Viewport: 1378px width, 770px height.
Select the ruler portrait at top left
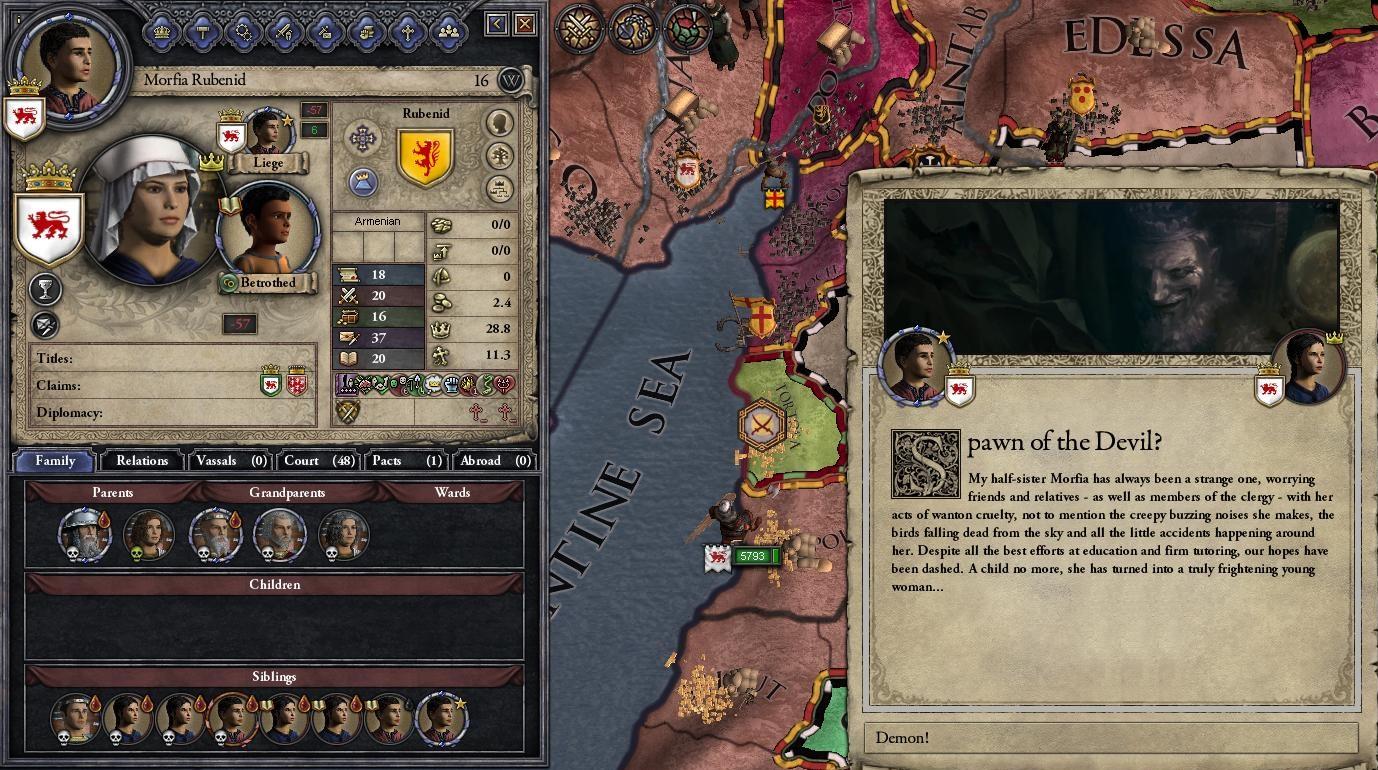pyautogui.click(x=69, y=62)
